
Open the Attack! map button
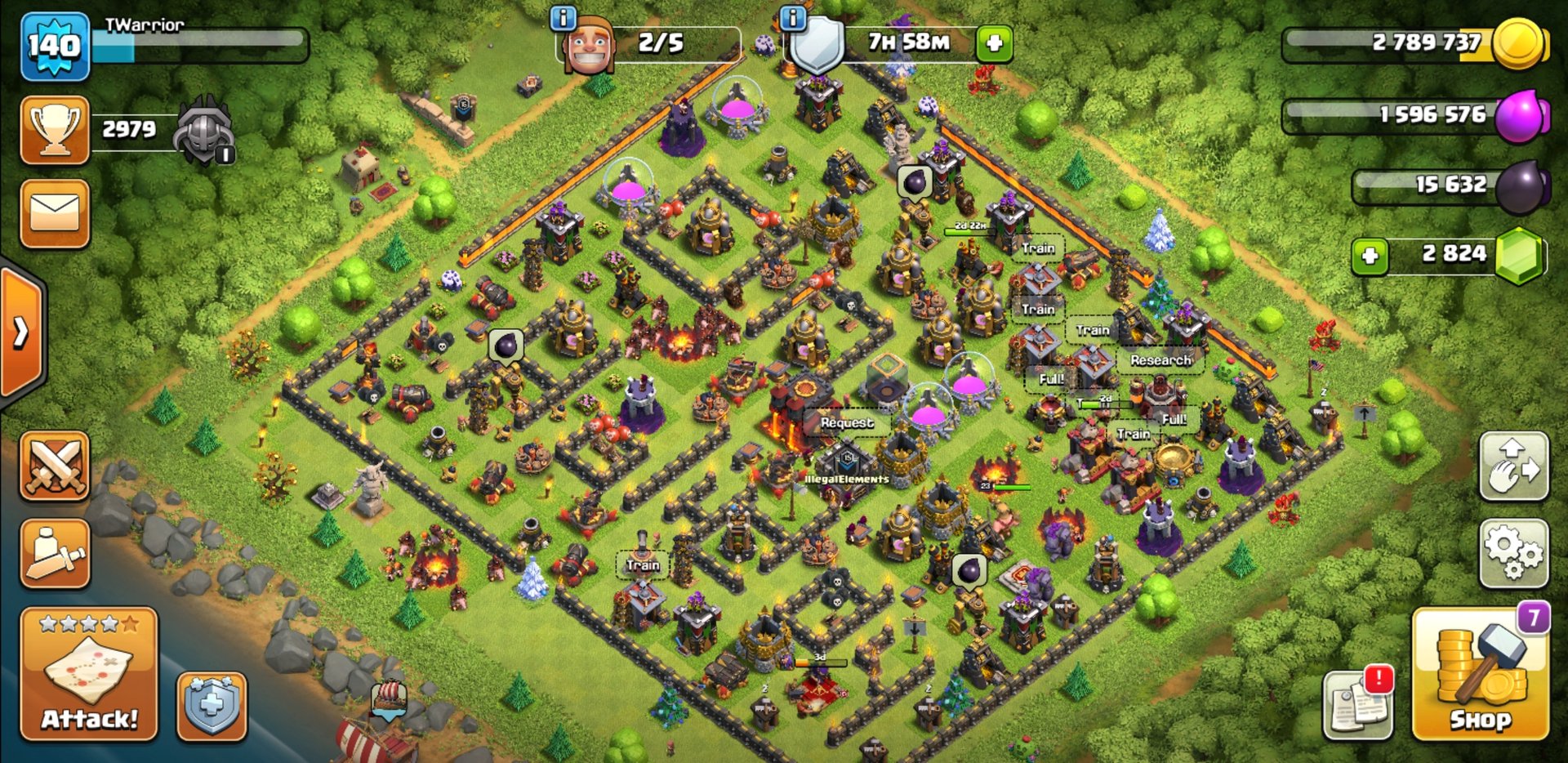89,675
